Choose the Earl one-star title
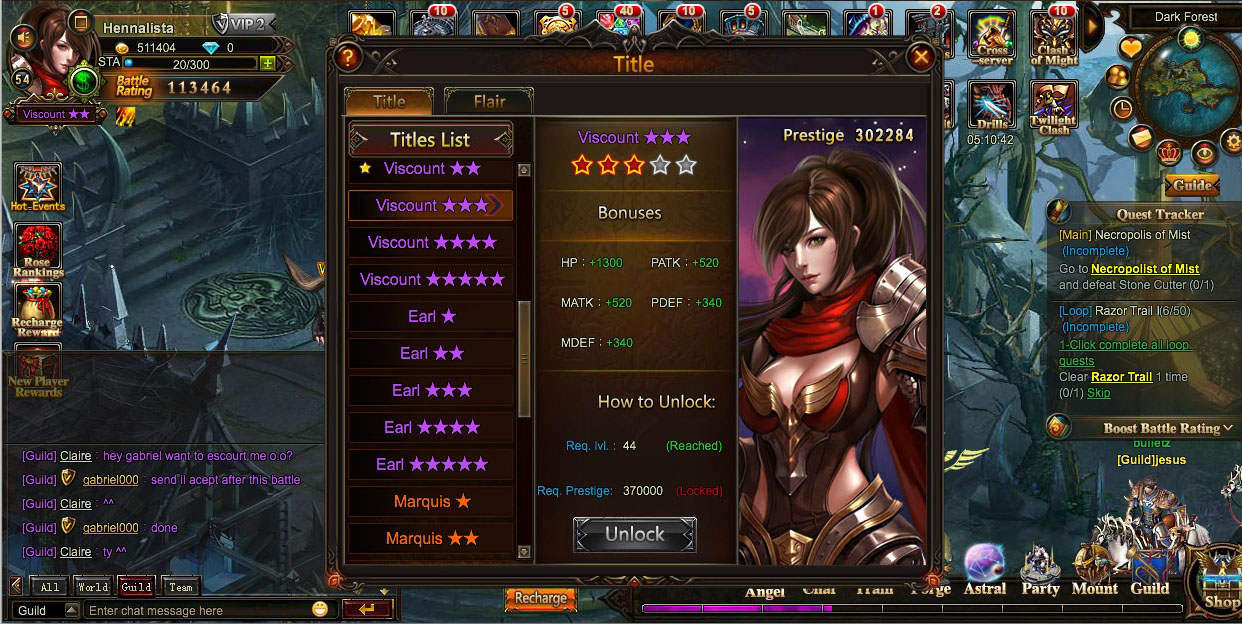1242x624 pixels. (431, 316)
